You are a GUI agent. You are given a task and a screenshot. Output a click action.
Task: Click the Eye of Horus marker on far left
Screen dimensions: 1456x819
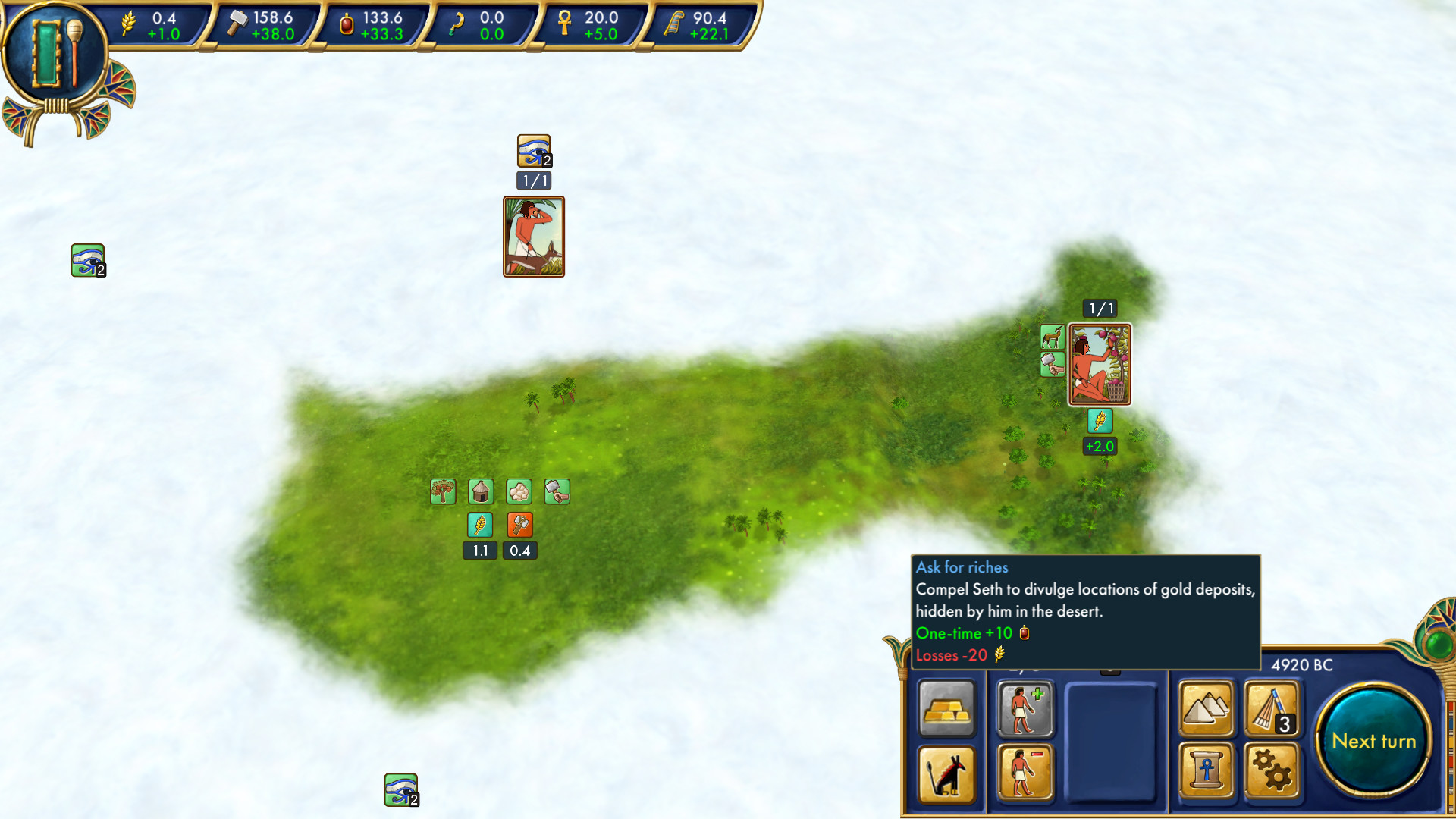[x=88, y=259]
